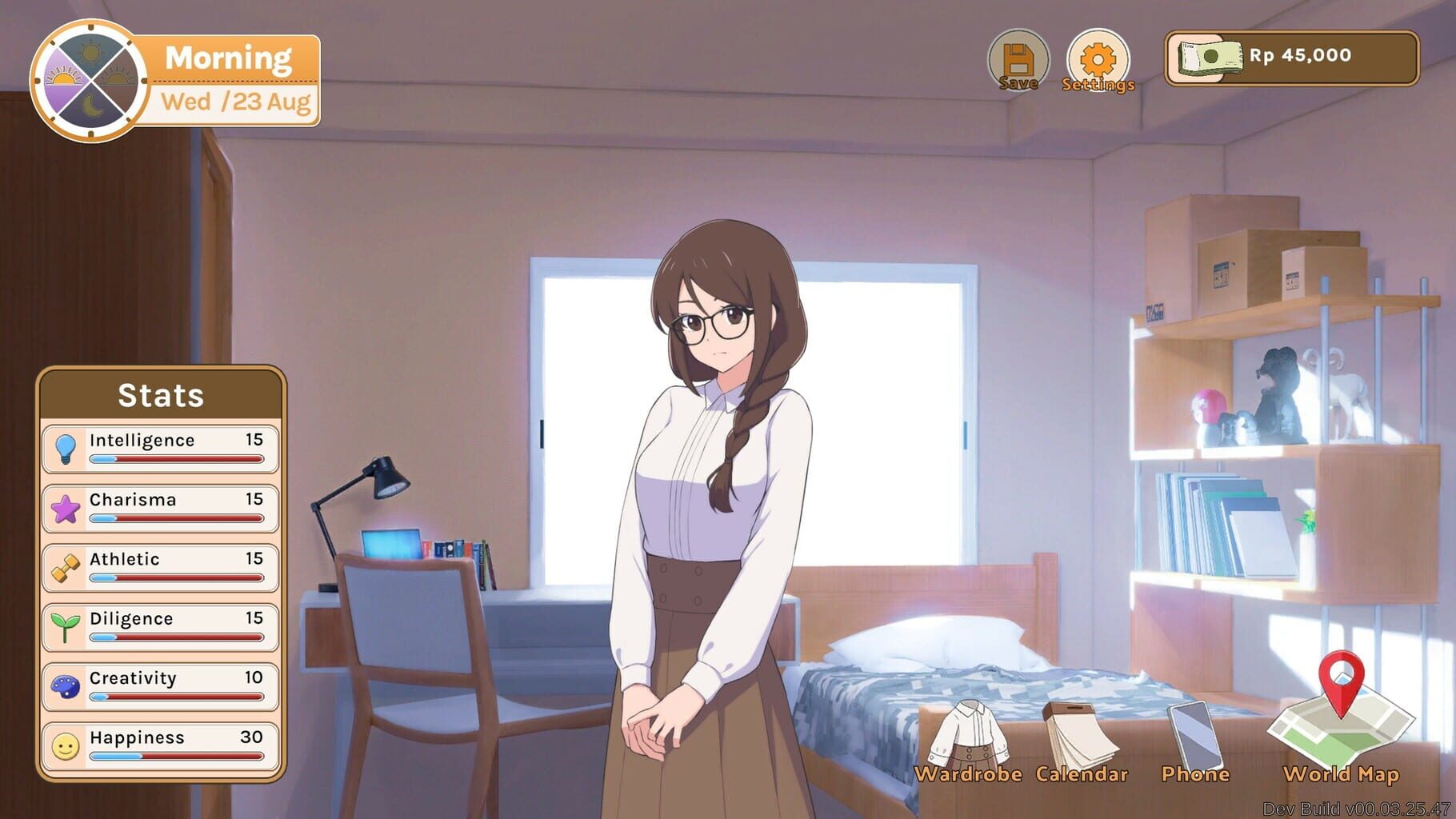Click the Rp 45,000 money counter
Image resolution: width=1456 pixels, height=819 pixels.
(x=1296, y=56)
